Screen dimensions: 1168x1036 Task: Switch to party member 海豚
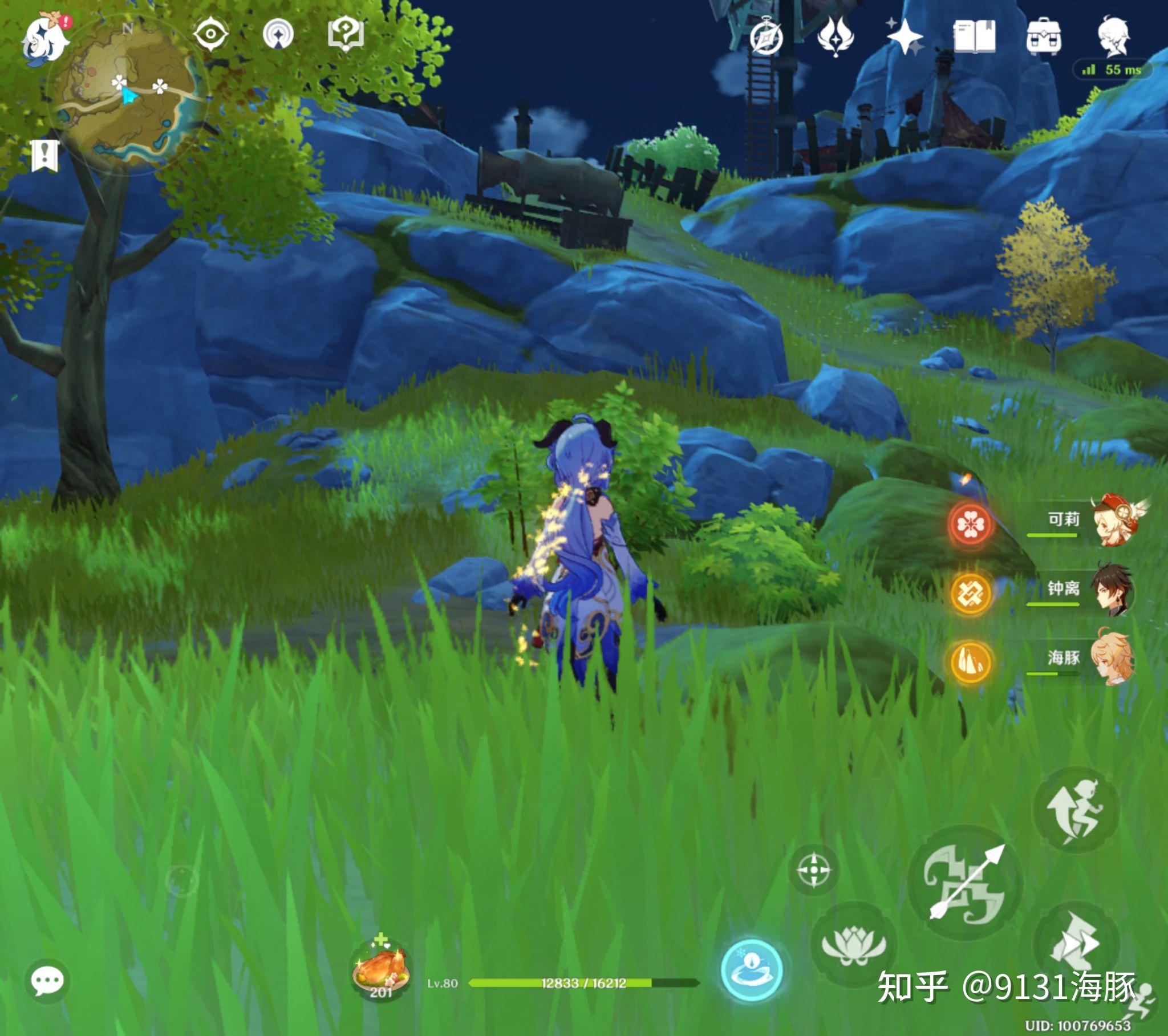pyautogui.click(x=1112, y=659)
